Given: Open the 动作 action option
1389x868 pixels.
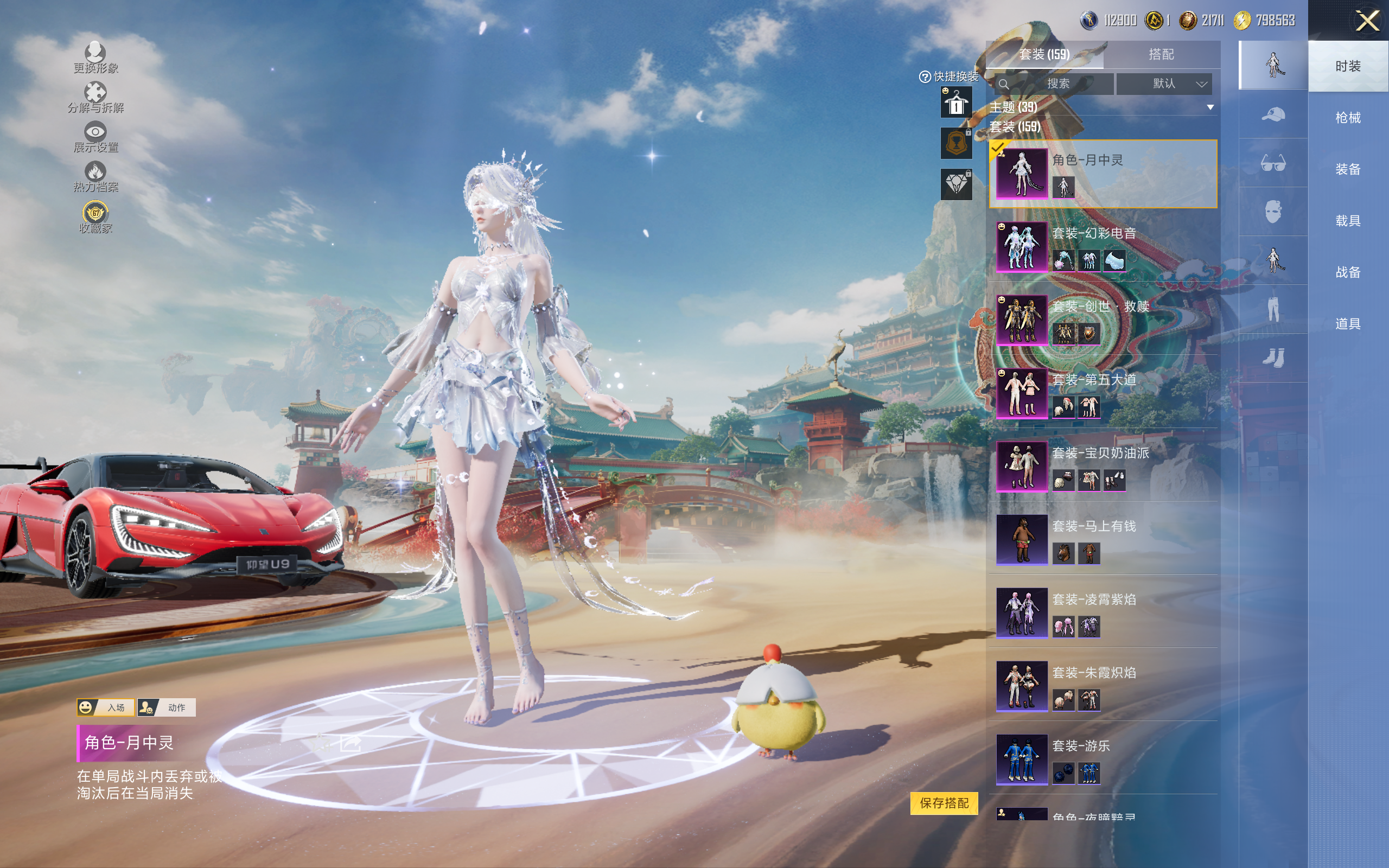Looking at the screenshot, I should point(167,707).
